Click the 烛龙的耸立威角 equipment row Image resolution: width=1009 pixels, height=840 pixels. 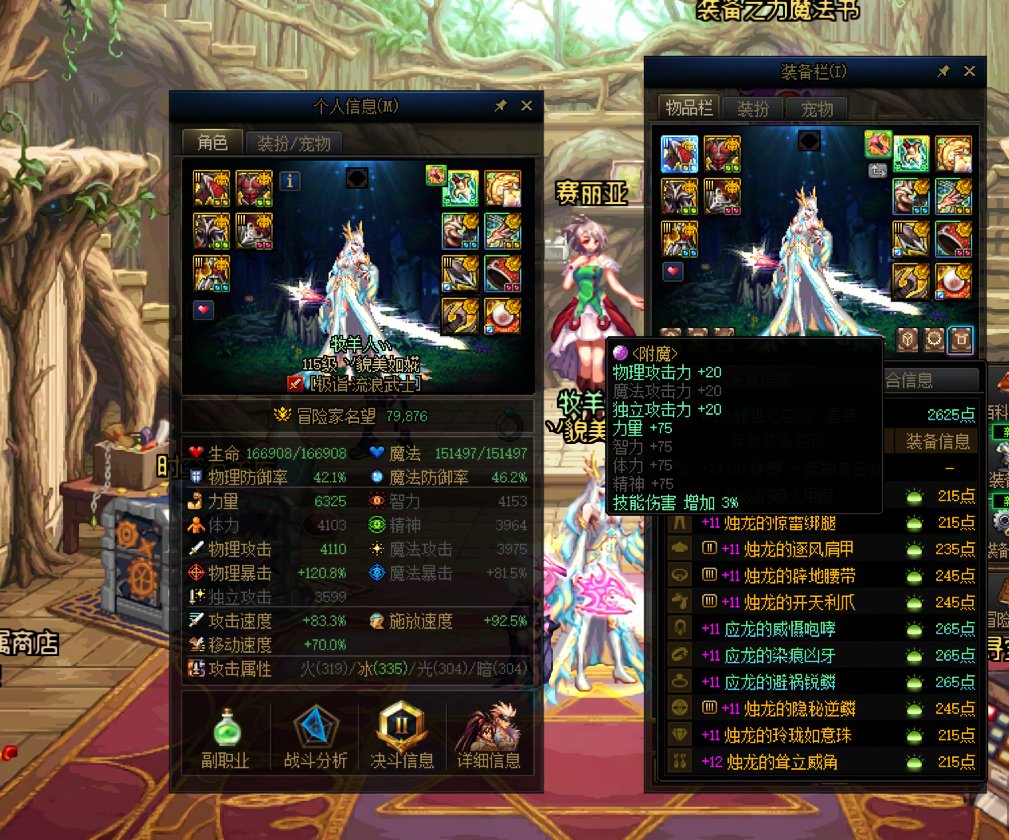780,762
